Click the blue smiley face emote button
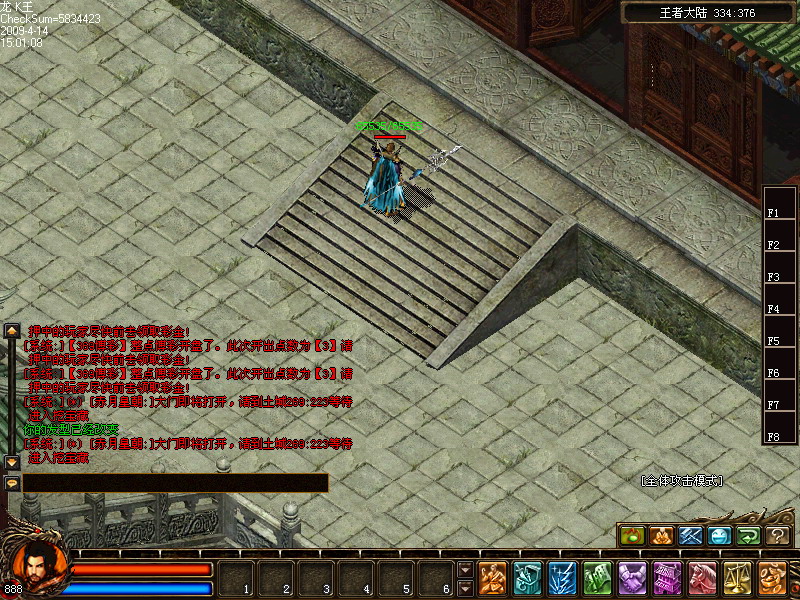This screenshot has width=800, height=600. 720,536
